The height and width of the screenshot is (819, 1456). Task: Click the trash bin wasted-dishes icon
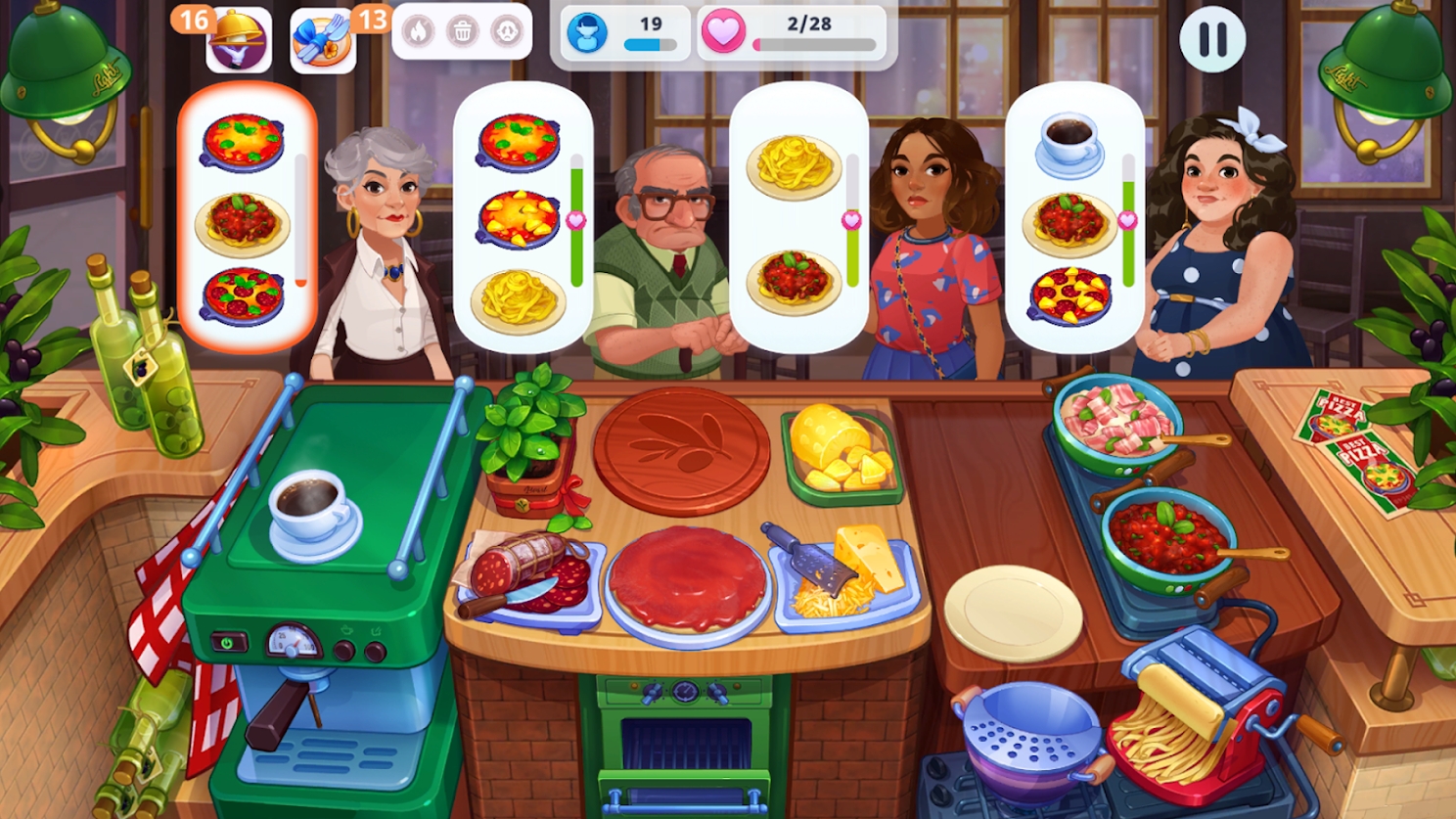coord(464,32)
